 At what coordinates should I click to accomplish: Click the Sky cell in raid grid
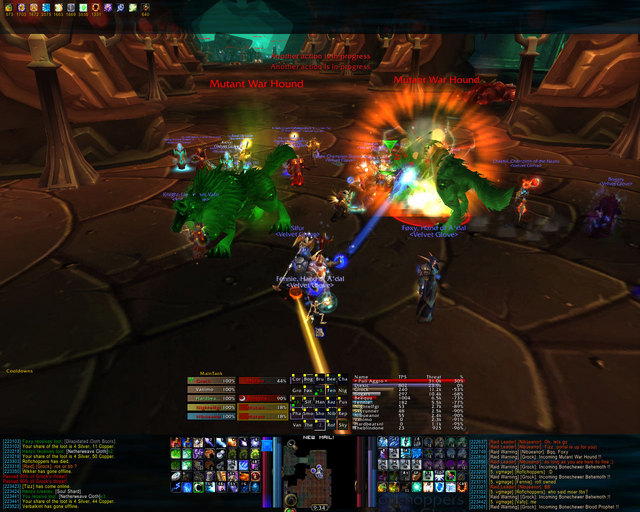343,424
